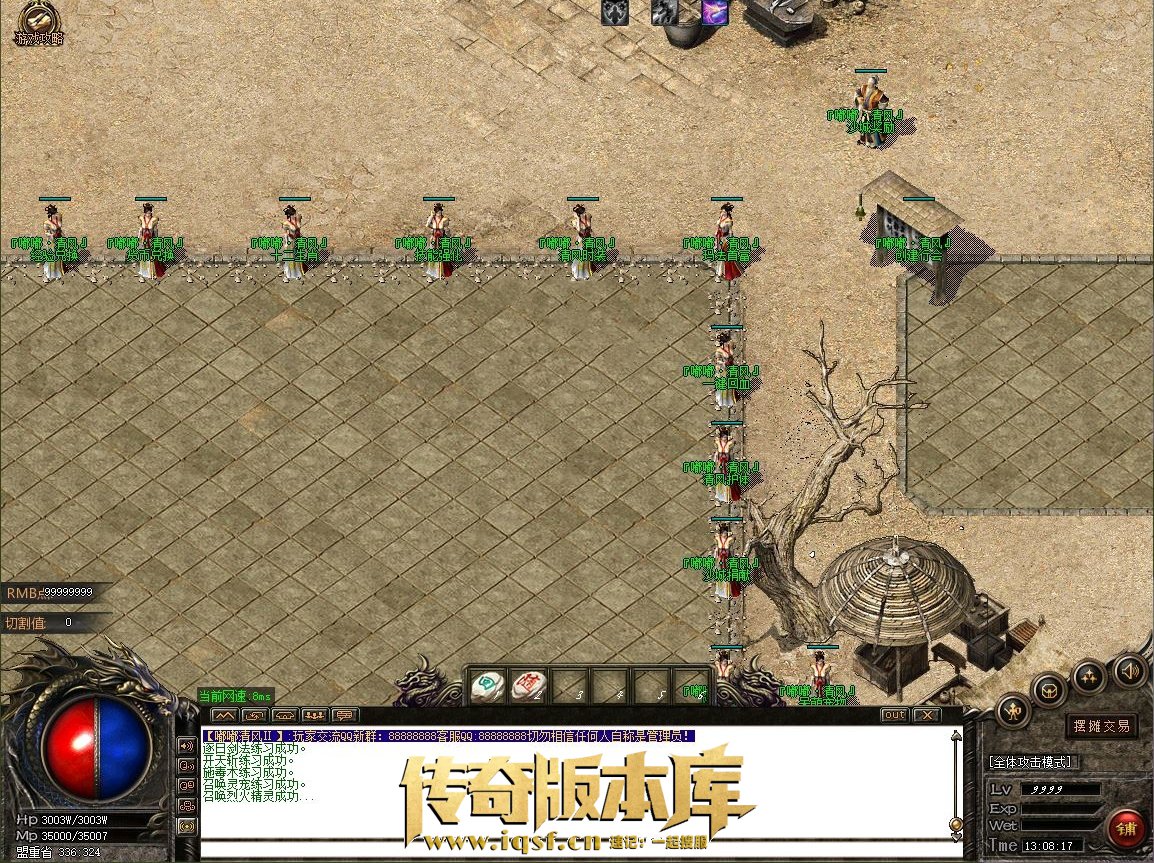The image size is (1154, 863).
Task: Click the 摆摊交易 stall trade button
Action: tap(1101, 725)
